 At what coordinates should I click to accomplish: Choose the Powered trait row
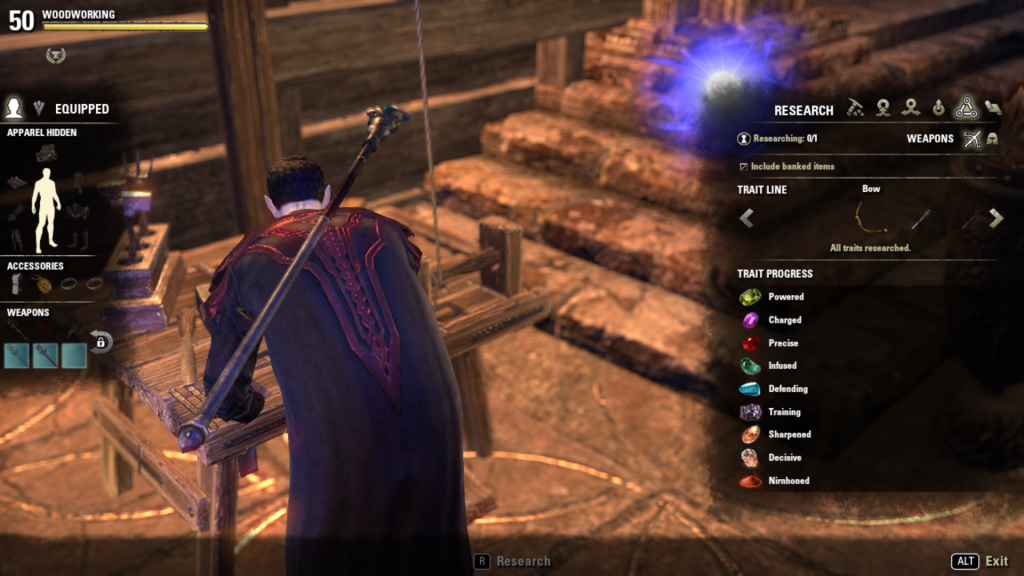[x=785, y=297]
